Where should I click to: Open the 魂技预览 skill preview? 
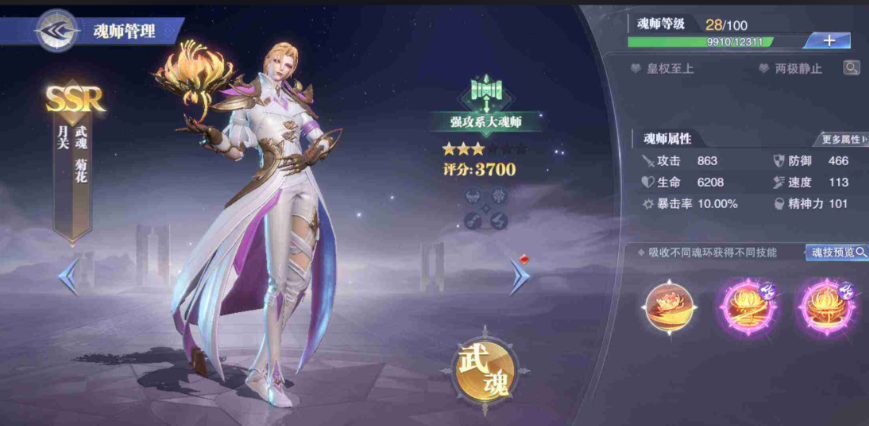[x=836, y=253]
